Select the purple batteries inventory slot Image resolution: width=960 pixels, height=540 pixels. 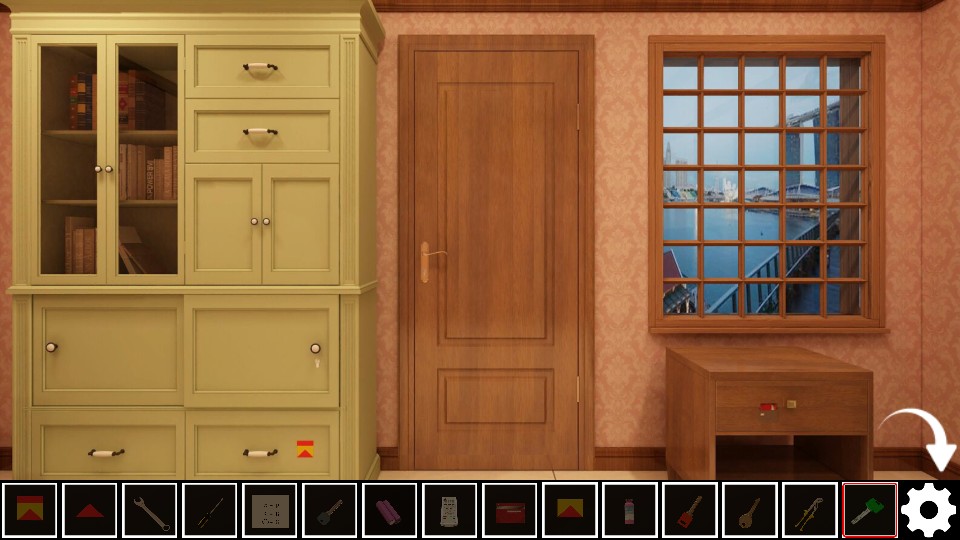[x=390, y=510]
